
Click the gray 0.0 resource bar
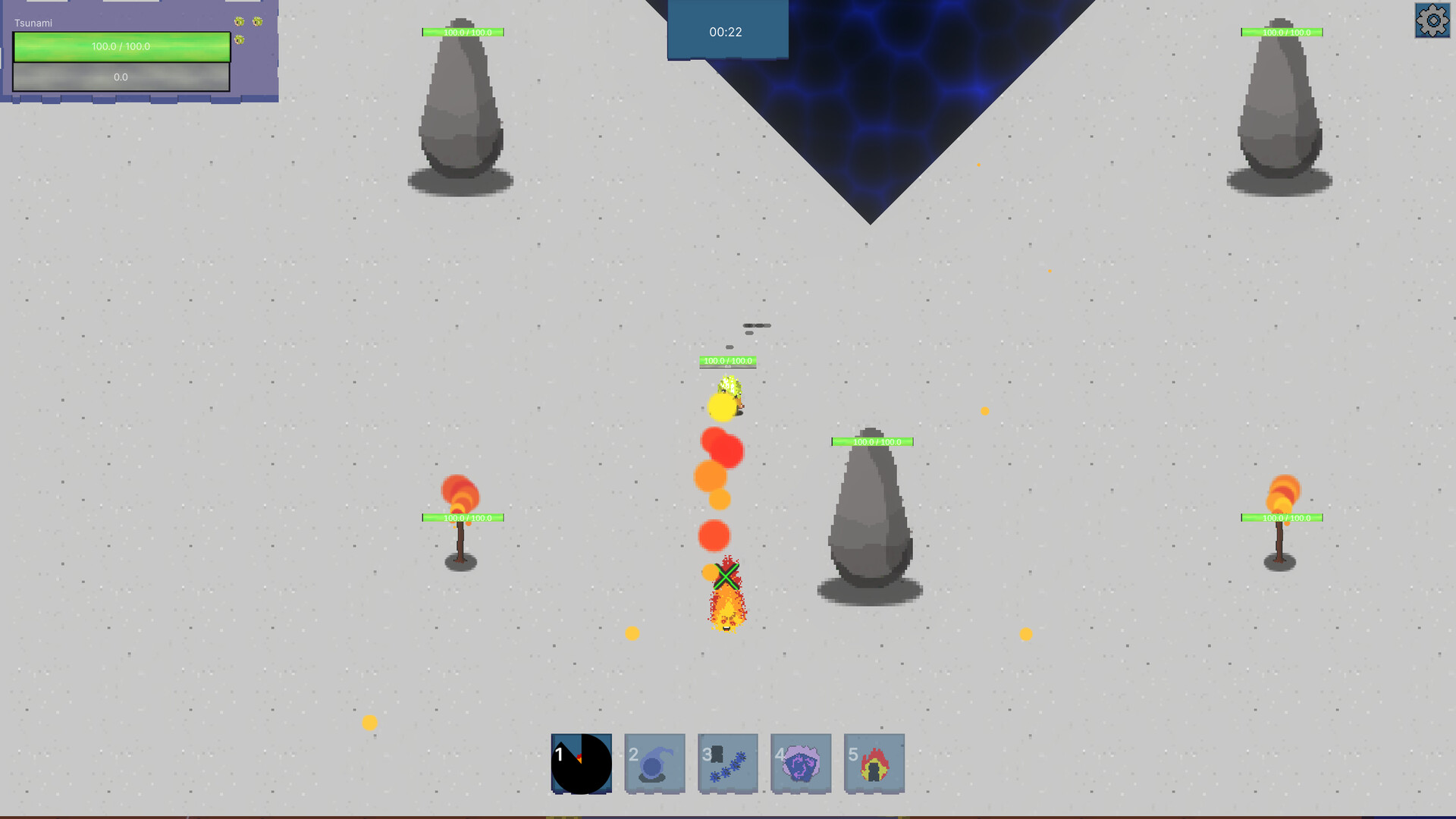click(121, 77)
